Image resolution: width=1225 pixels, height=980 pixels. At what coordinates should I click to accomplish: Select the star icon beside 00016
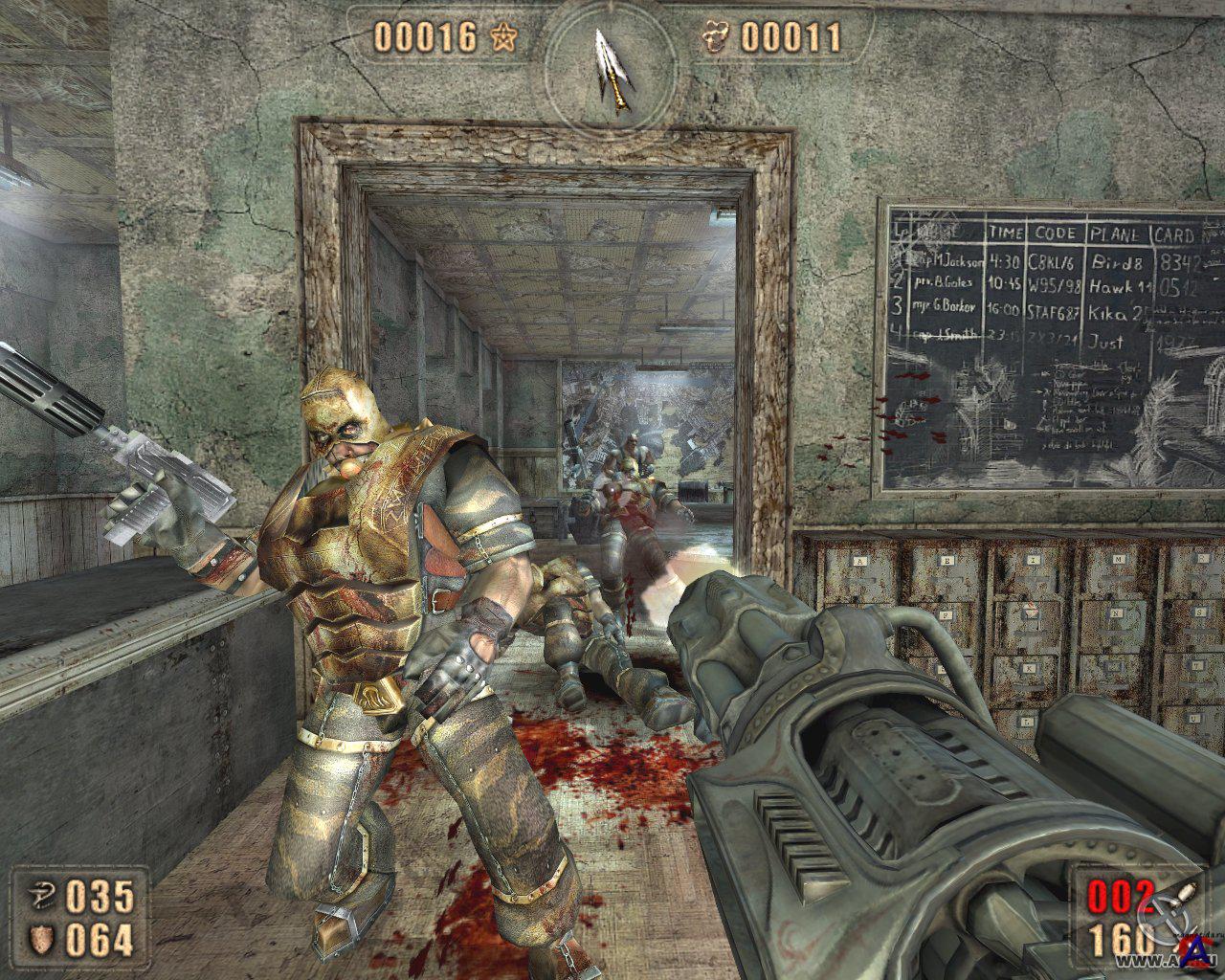pos(504,37)
